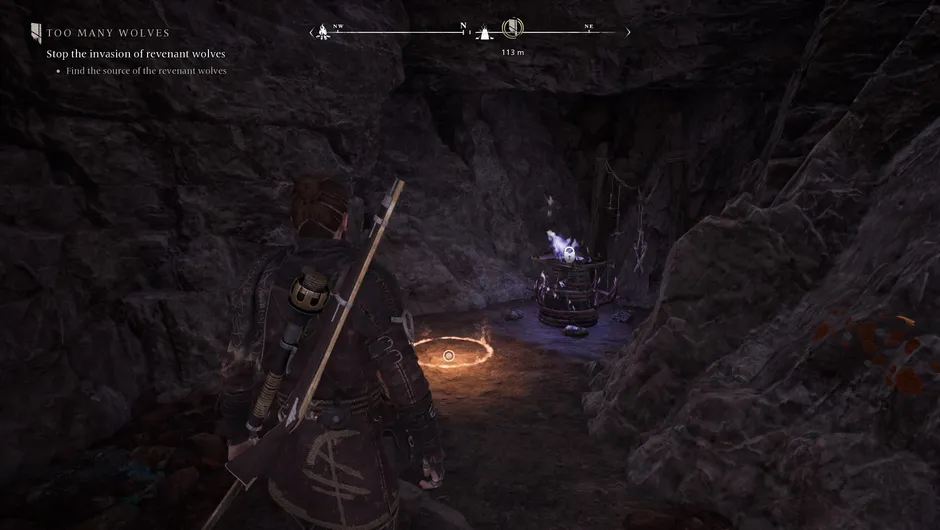
Task: Select the tent camp marker on the compass
Action: coord(484,33)
